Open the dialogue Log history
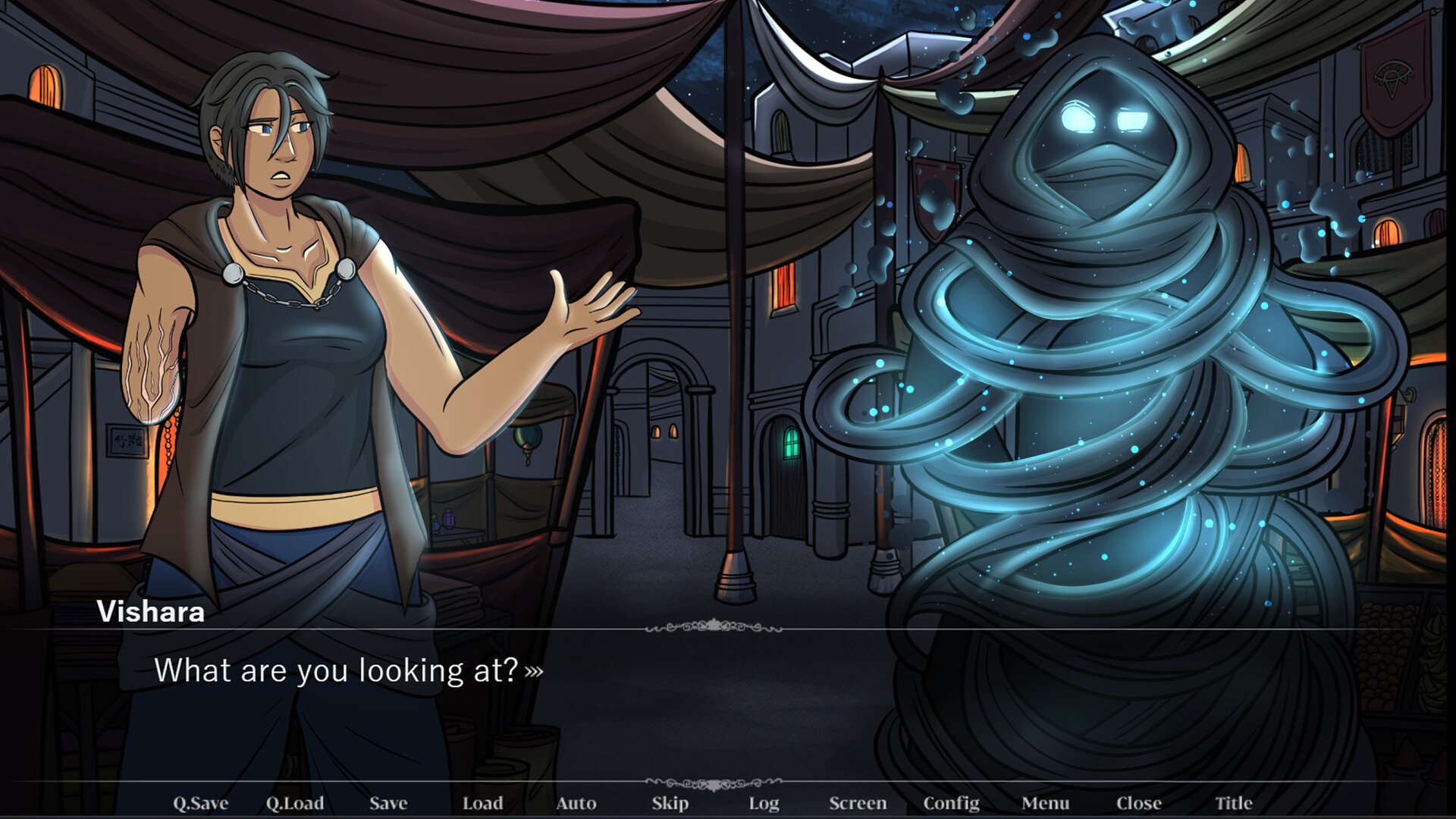 point(764,802)
